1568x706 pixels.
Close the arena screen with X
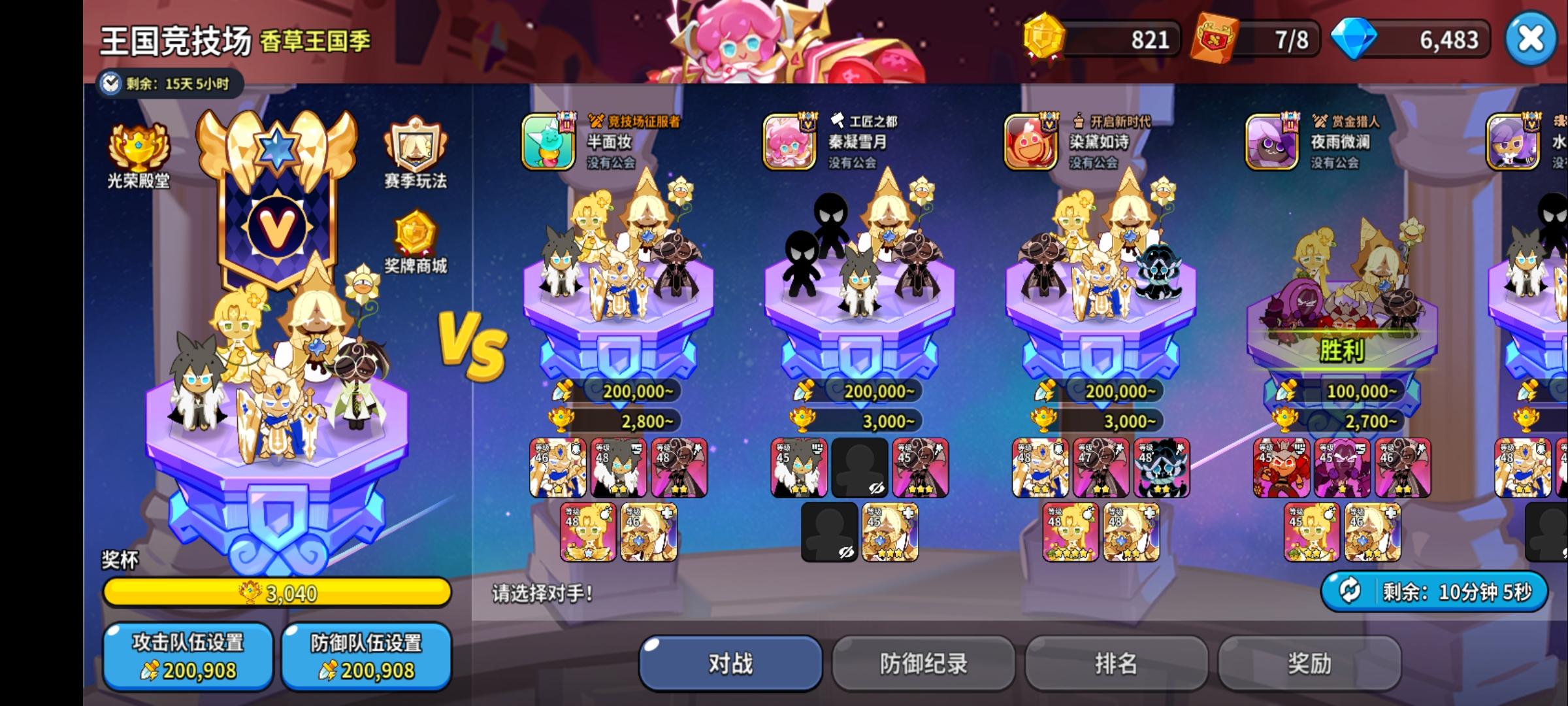click(1529, 39)
